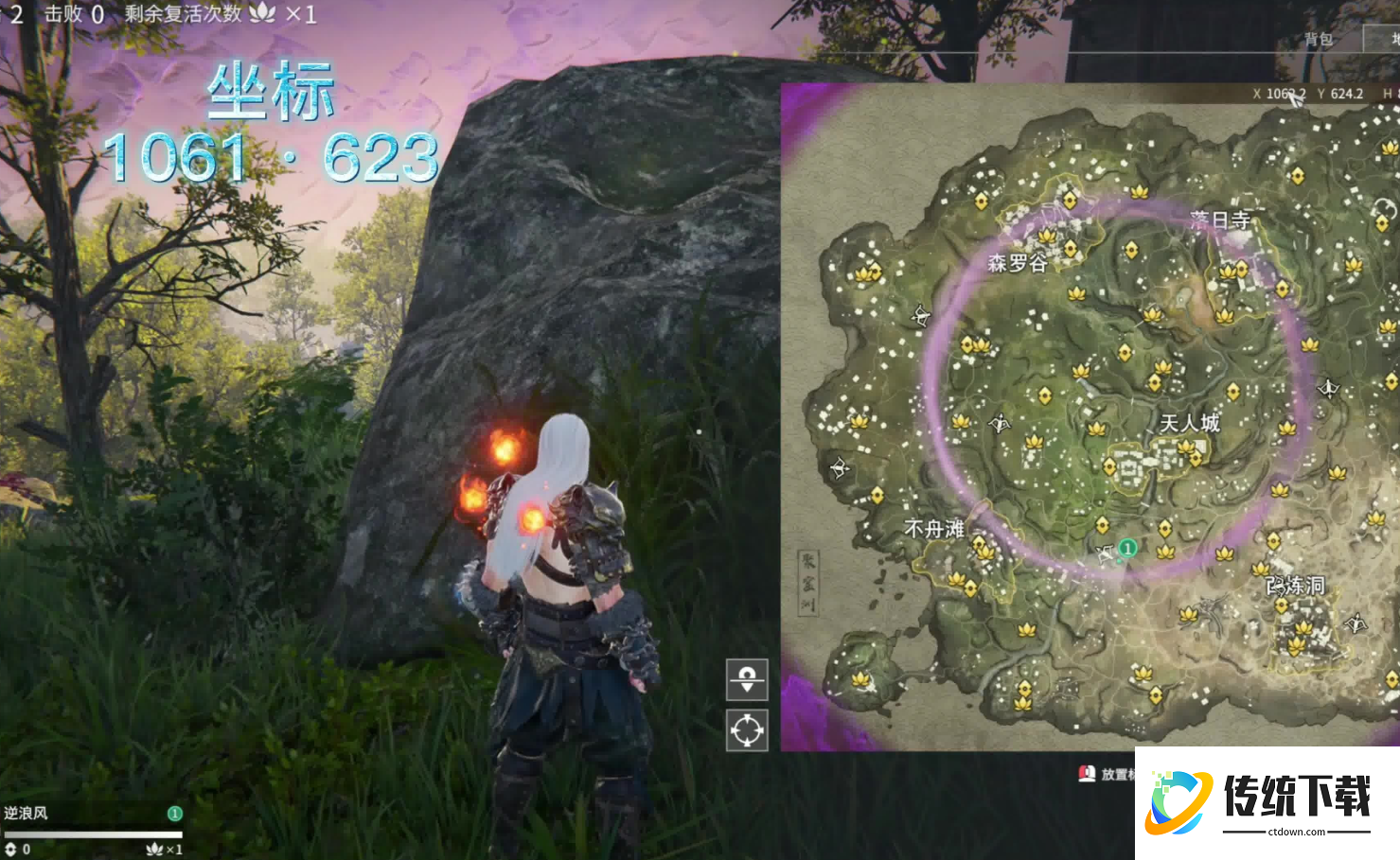Click the lotus counter icon in the bottom-left bar

click(154, 849)
